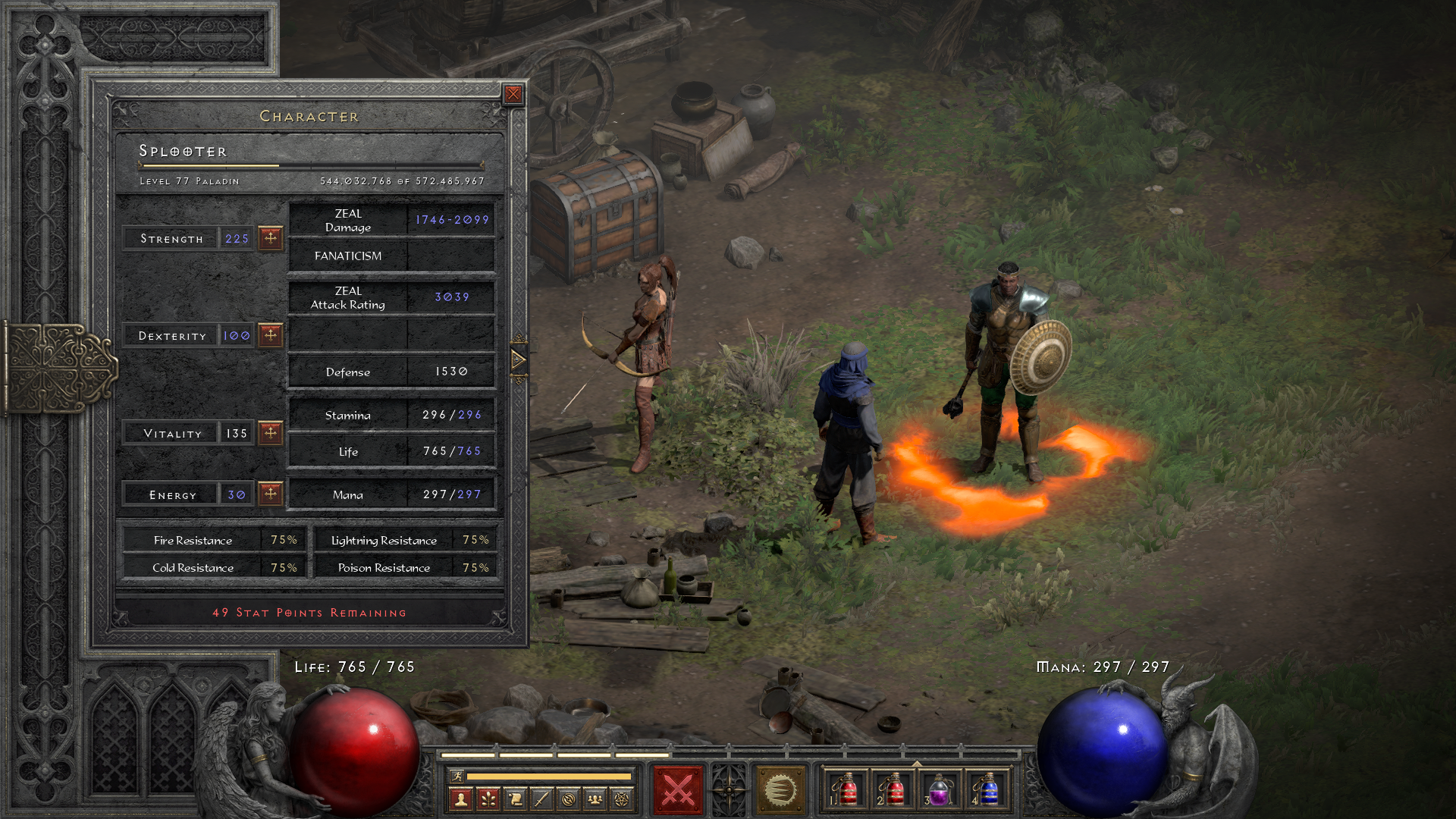This screenshot has height=819, width=1456.
Task: Expand the side arrow on the Character panel
Action: (519, 360)
